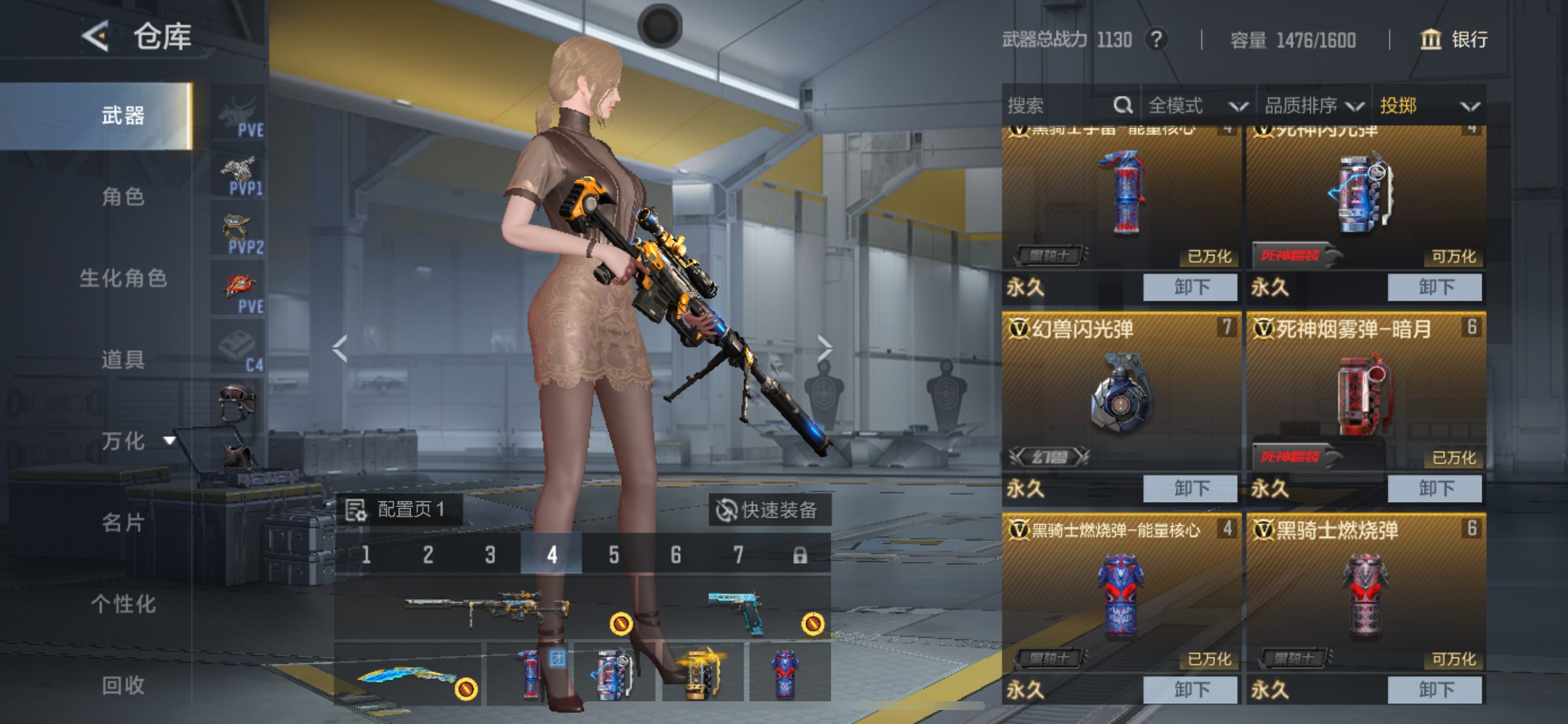Screen dimensions: 1568x724
Task: Open the 银行 bank
Action: 1455,40
